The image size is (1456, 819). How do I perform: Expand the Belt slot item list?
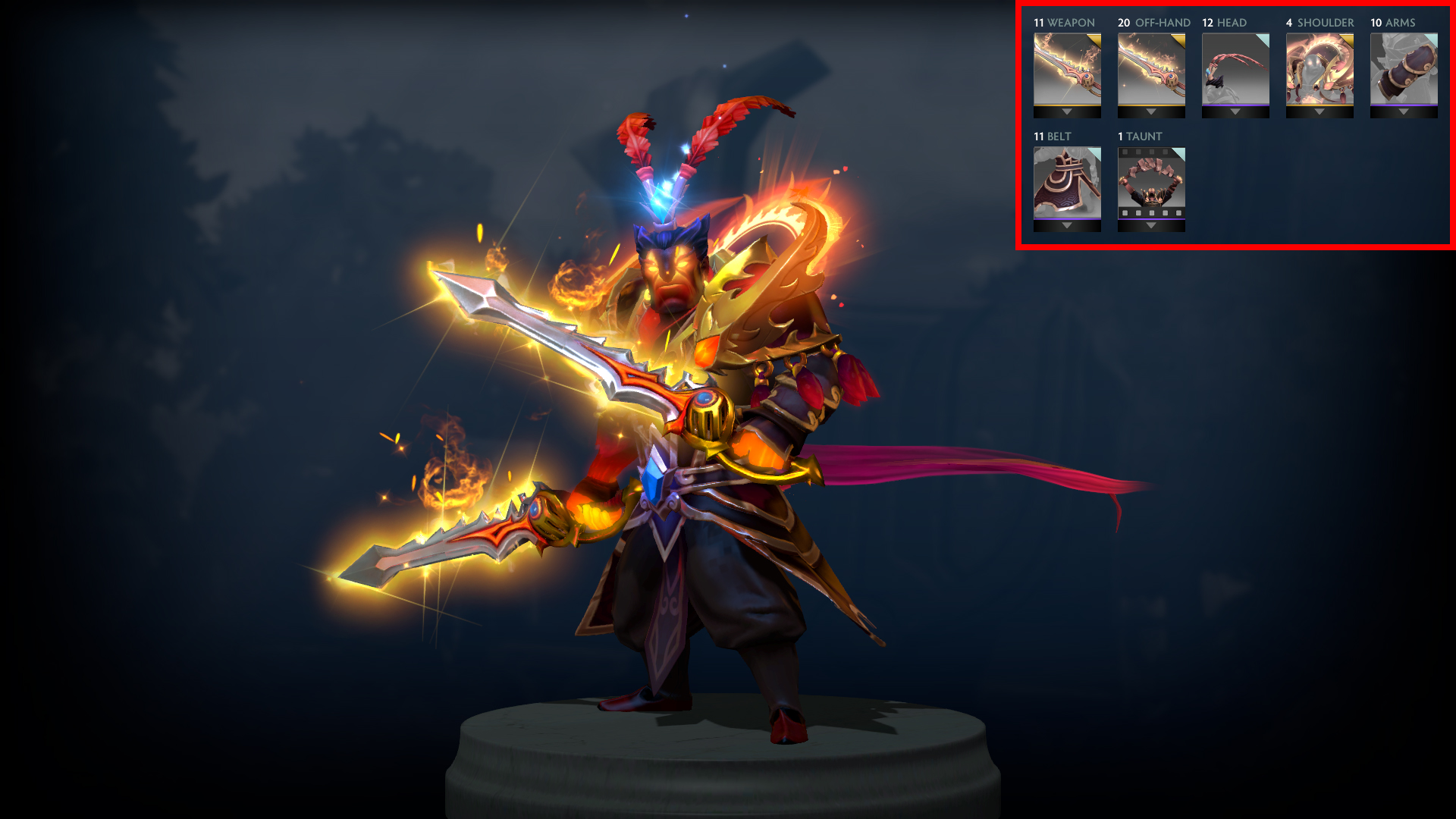[x=1066, y=224]
